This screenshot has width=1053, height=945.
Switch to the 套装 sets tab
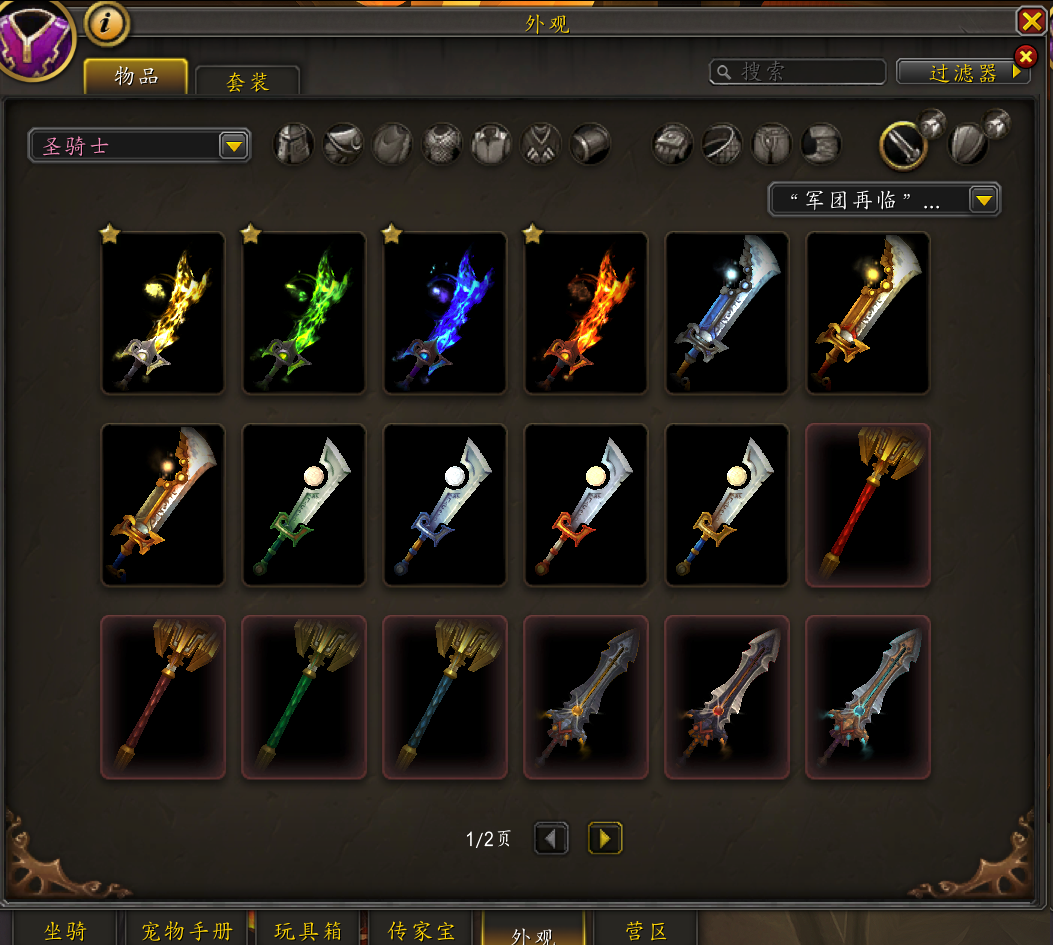[247, 82]
